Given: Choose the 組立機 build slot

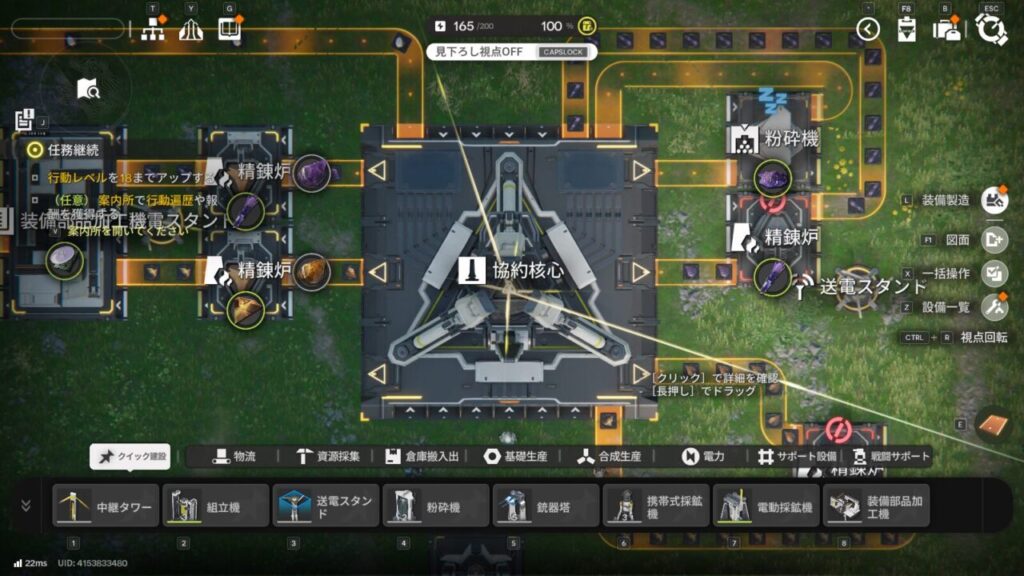Looking at the screenshot, I should coord(215,506).
